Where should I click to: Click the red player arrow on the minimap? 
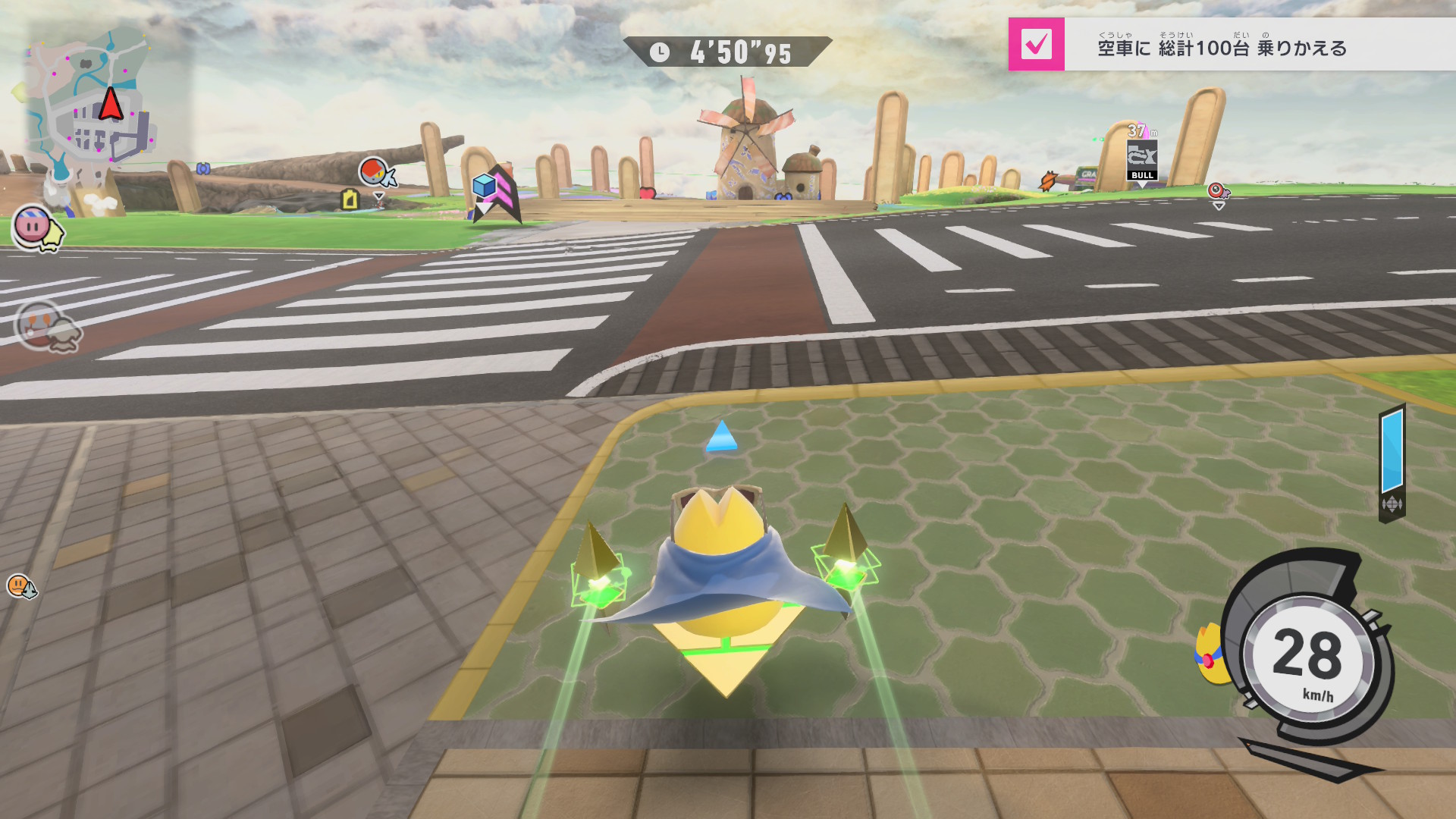pyautogui.click(x=111, y=105)
